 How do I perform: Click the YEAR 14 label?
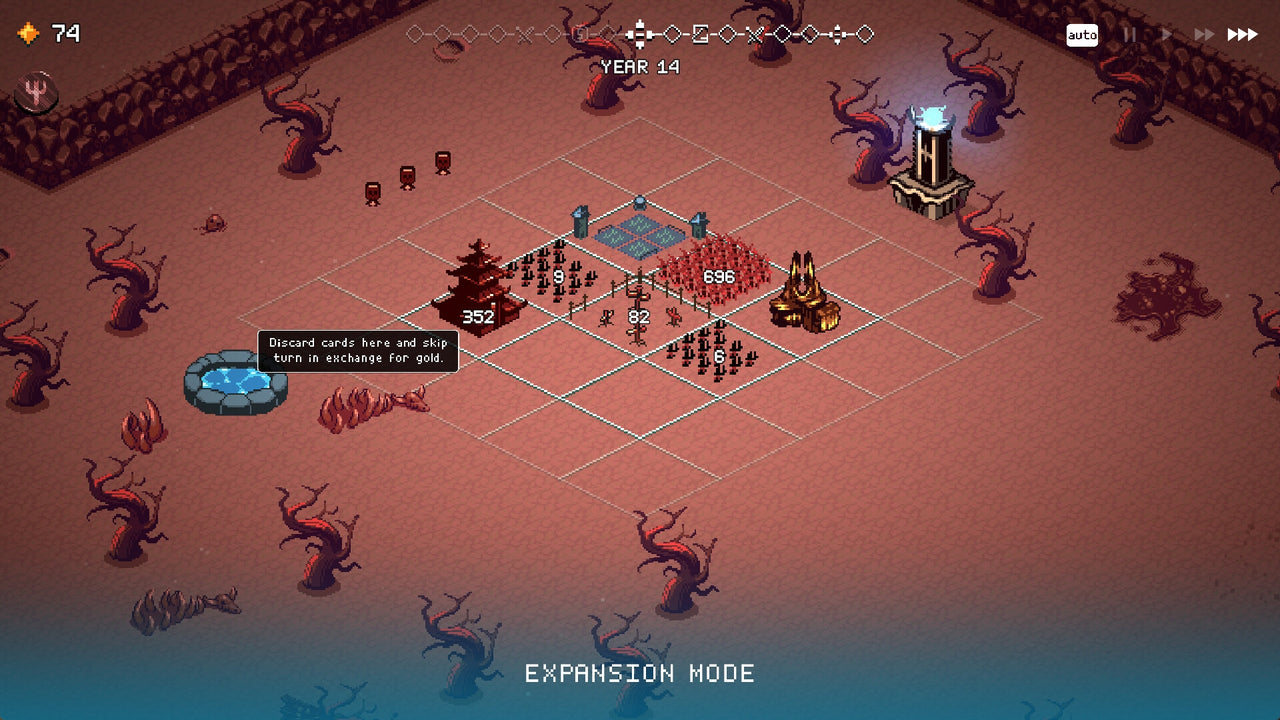640,67
